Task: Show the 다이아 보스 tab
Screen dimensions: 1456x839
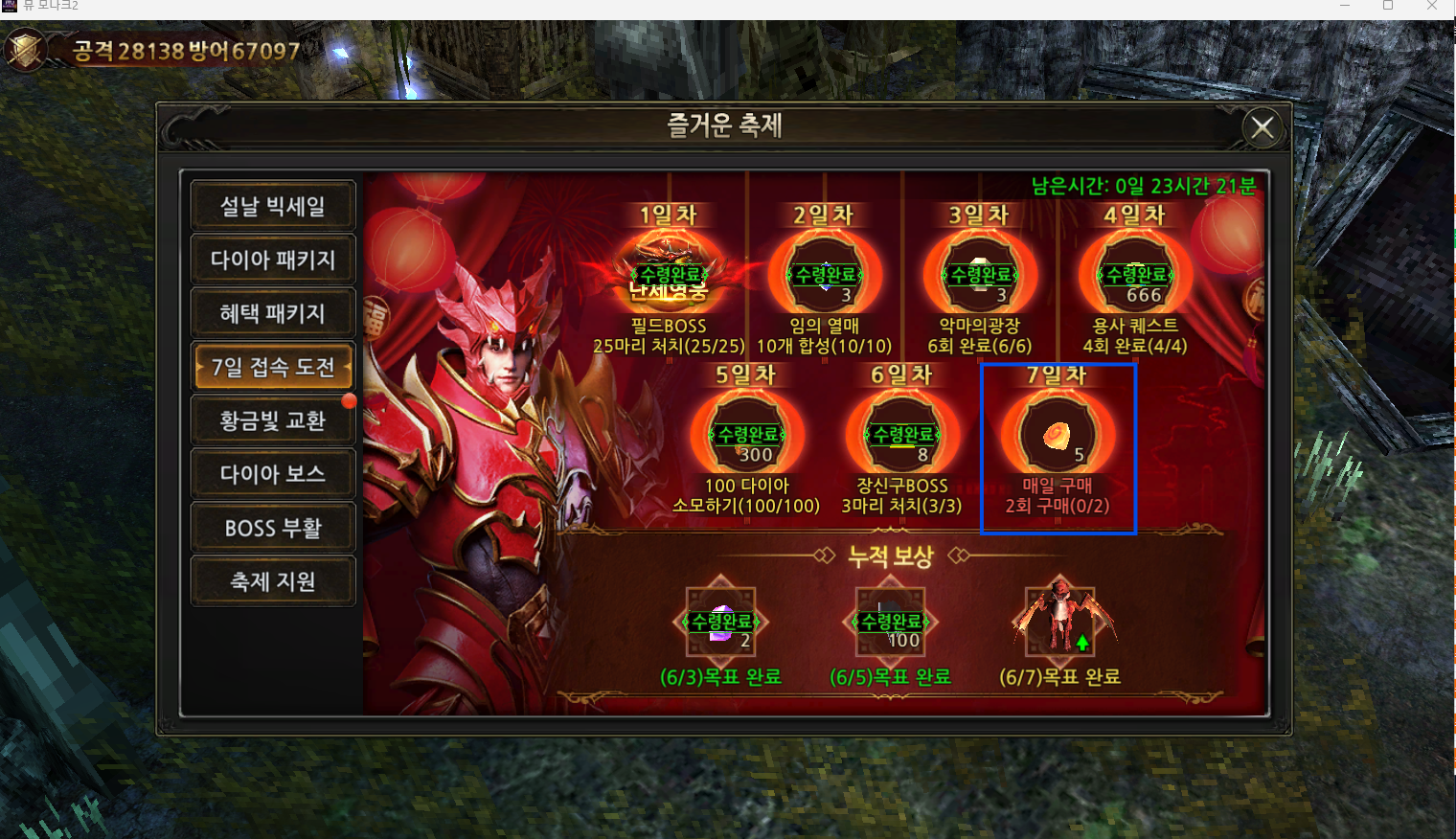Action: [x=273, y=474]
